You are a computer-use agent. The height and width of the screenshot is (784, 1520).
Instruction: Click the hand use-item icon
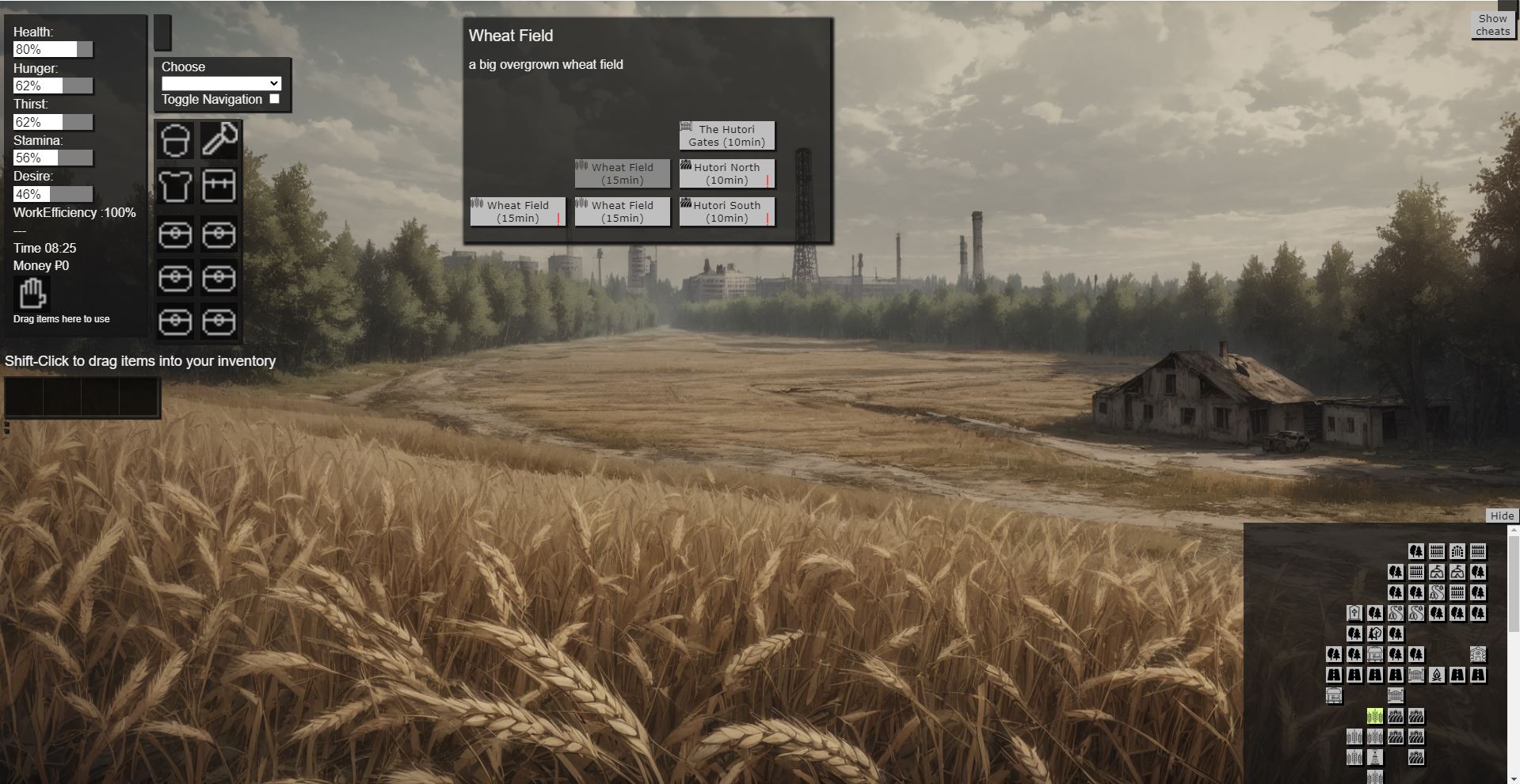coord(32,294)
